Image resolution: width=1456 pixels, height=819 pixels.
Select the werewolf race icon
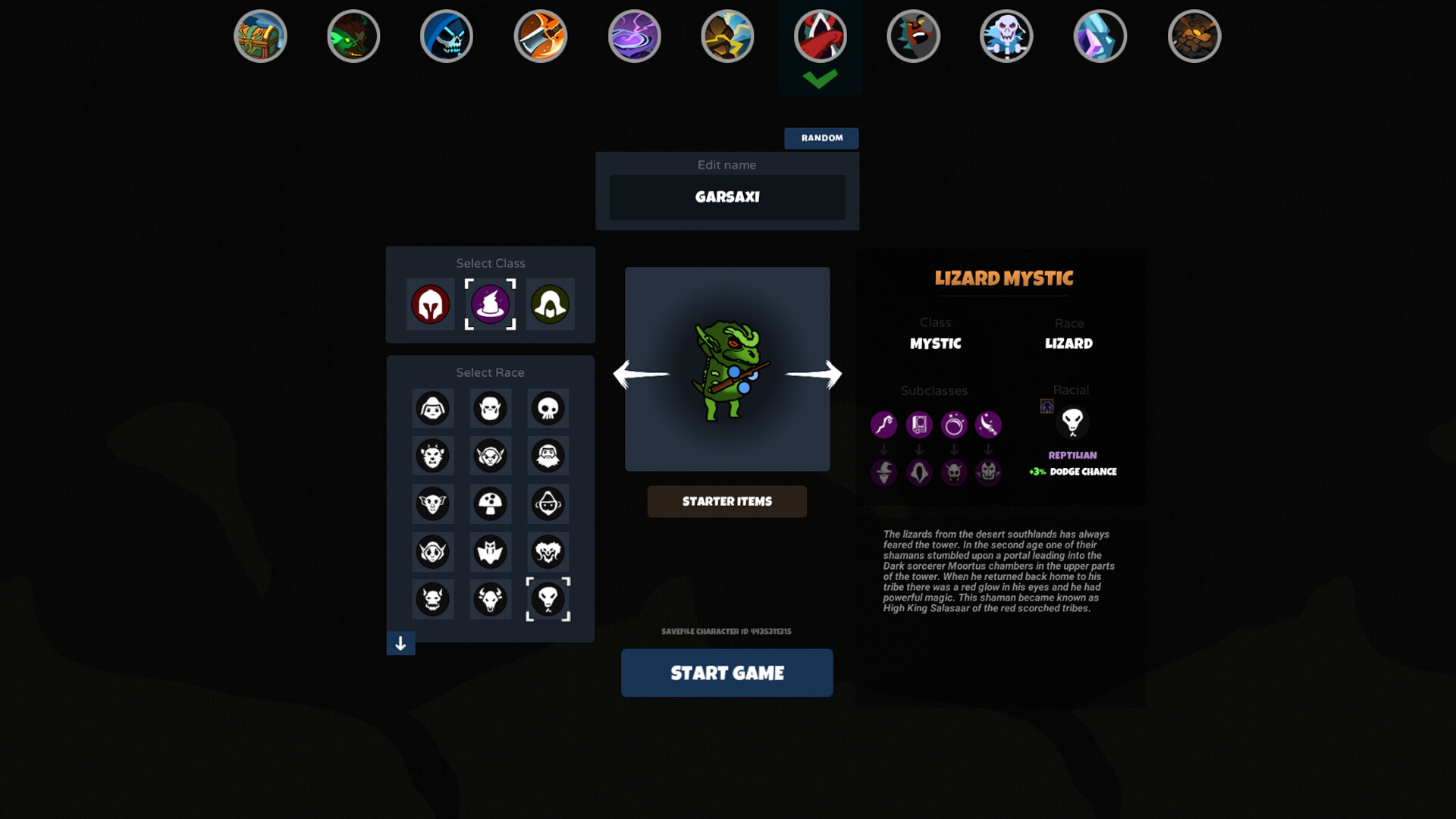432,456
